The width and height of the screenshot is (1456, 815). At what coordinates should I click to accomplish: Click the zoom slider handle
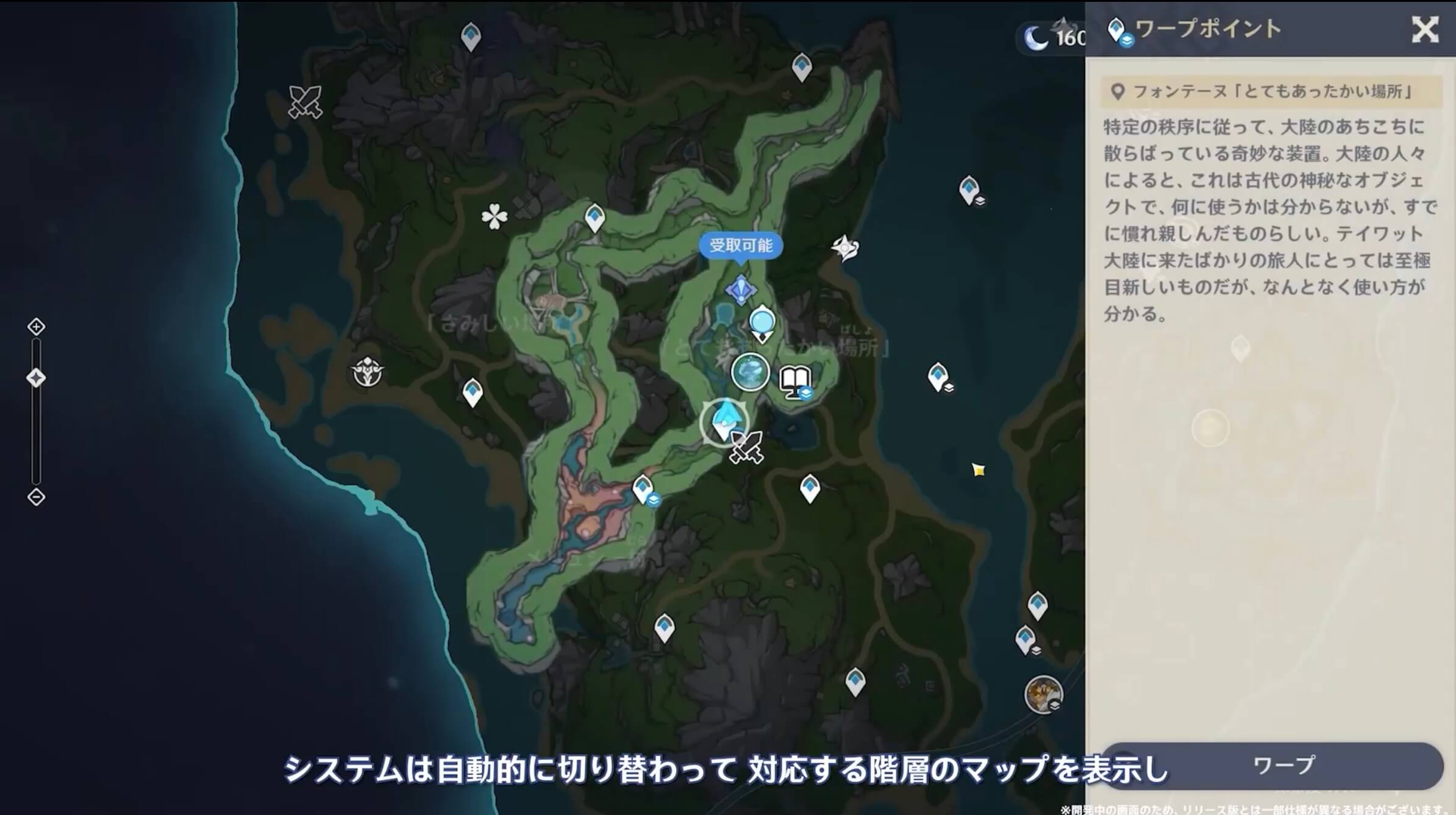point(38,377)
